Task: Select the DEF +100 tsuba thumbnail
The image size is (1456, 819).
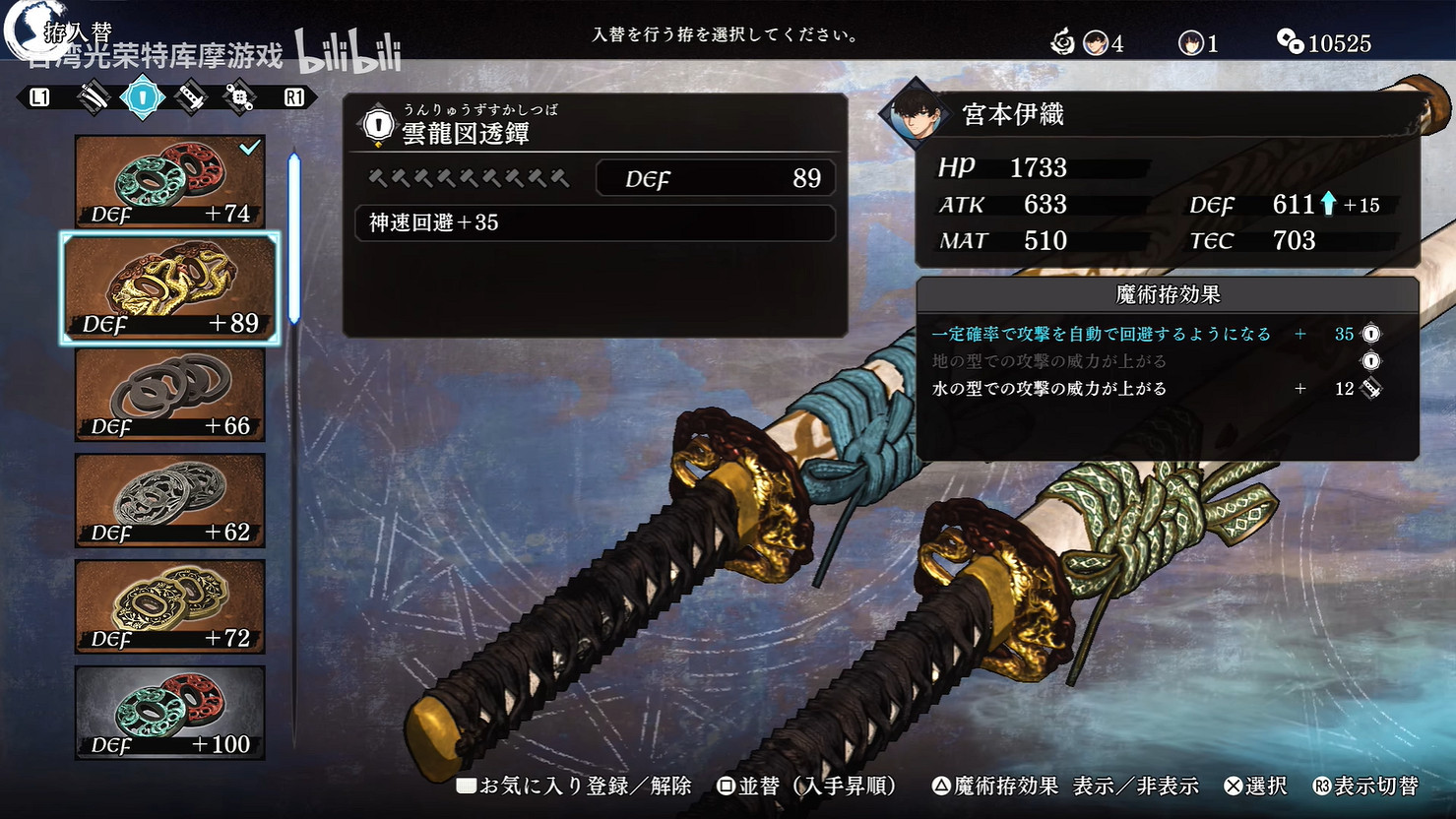Action: coord(169,714)
